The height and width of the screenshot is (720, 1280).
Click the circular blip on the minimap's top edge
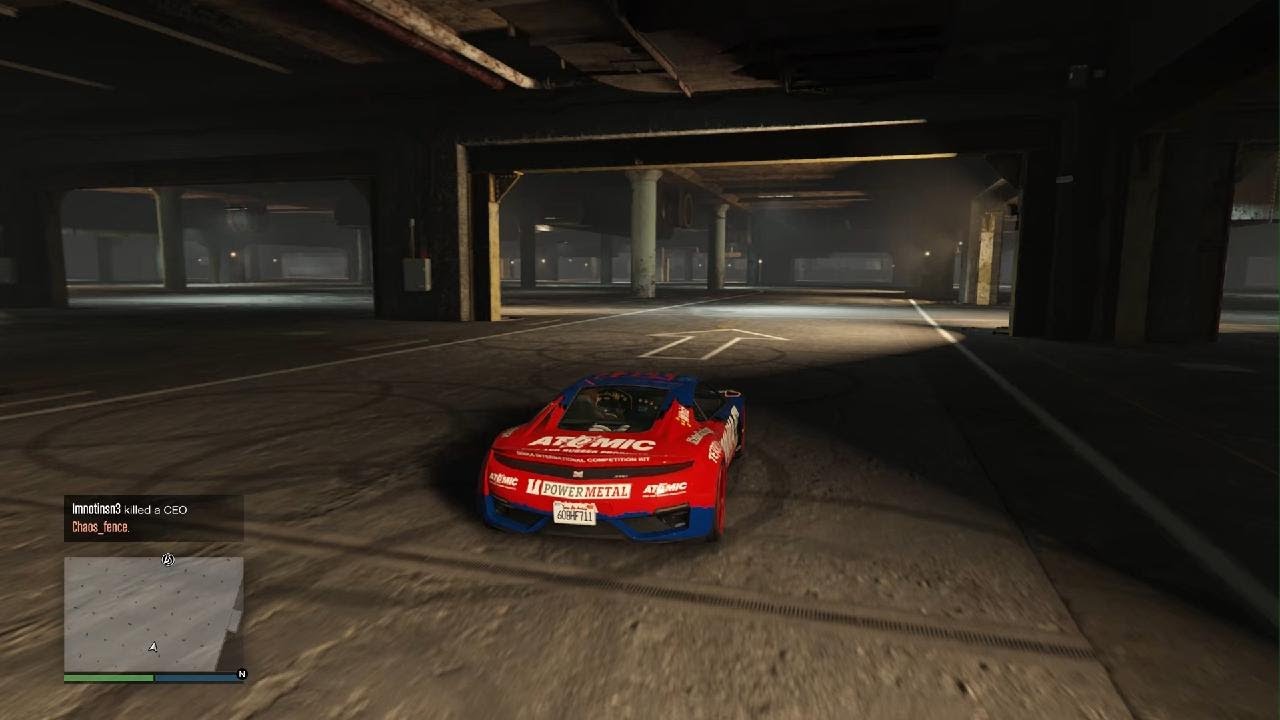coord(168,560)
